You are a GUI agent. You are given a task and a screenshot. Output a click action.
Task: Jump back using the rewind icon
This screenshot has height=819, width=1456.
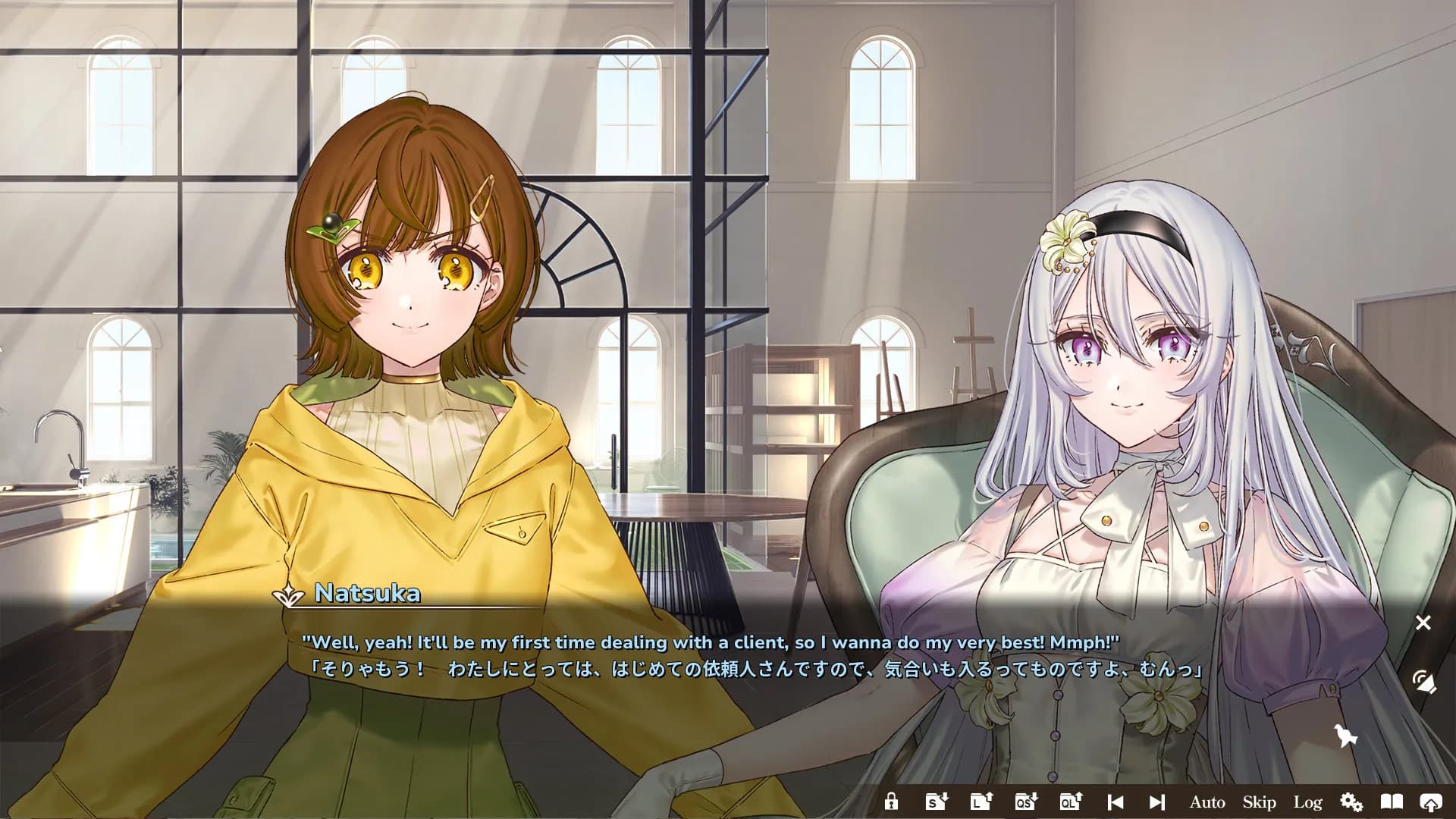tap(1116, 802)
